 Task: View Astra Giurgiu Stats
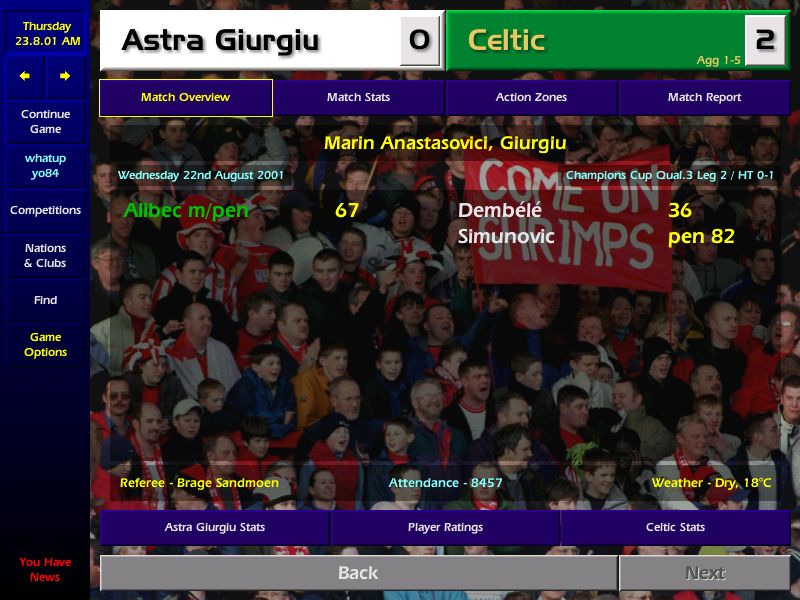215,527
